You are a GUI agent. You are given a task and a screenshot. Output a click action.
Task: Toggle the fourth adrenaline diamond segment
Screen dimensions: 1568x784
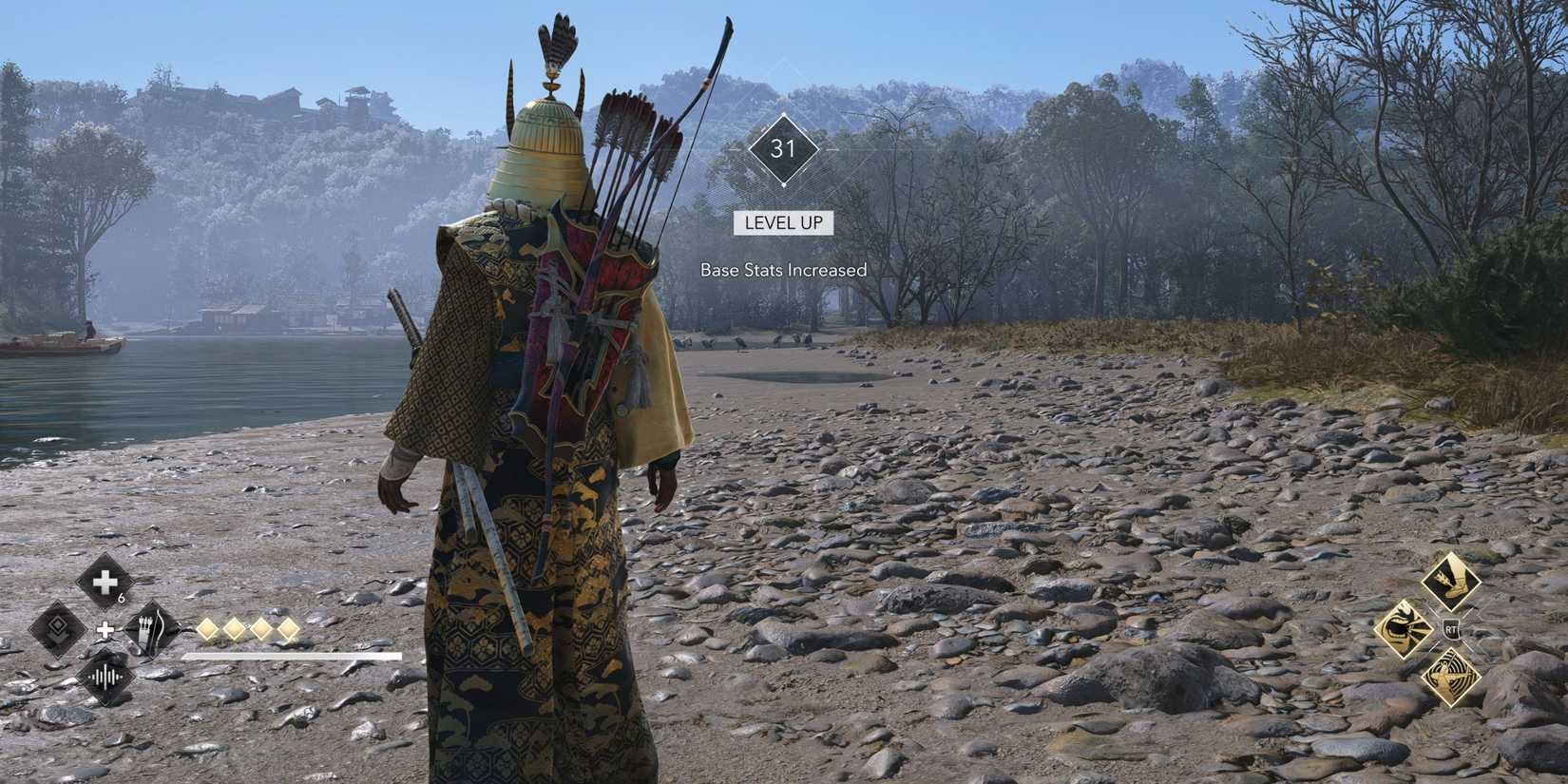click(x=288, y=629)
